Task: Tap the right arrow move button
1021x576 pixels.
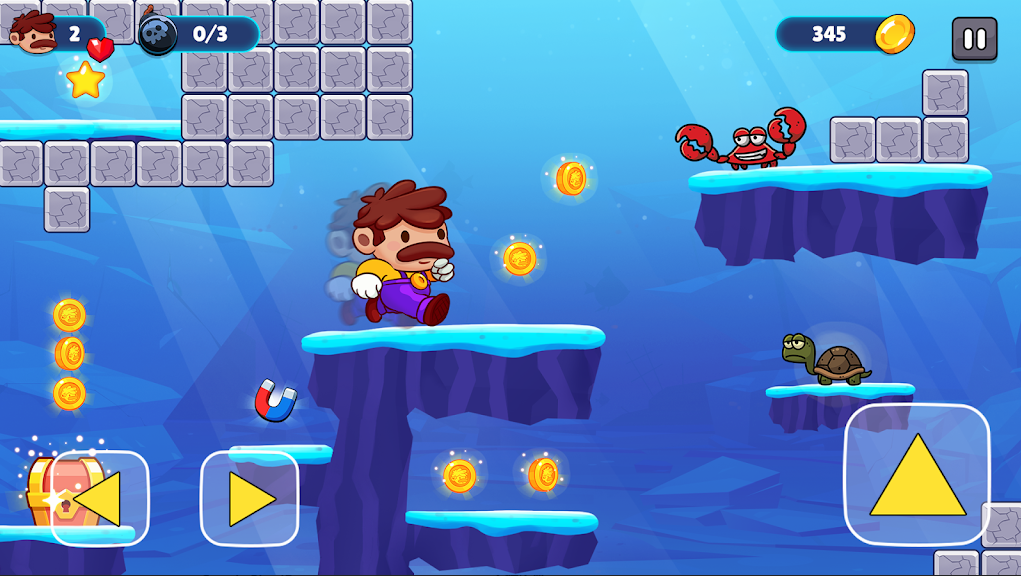Action: pyautogui.click(x=250, y=498)
